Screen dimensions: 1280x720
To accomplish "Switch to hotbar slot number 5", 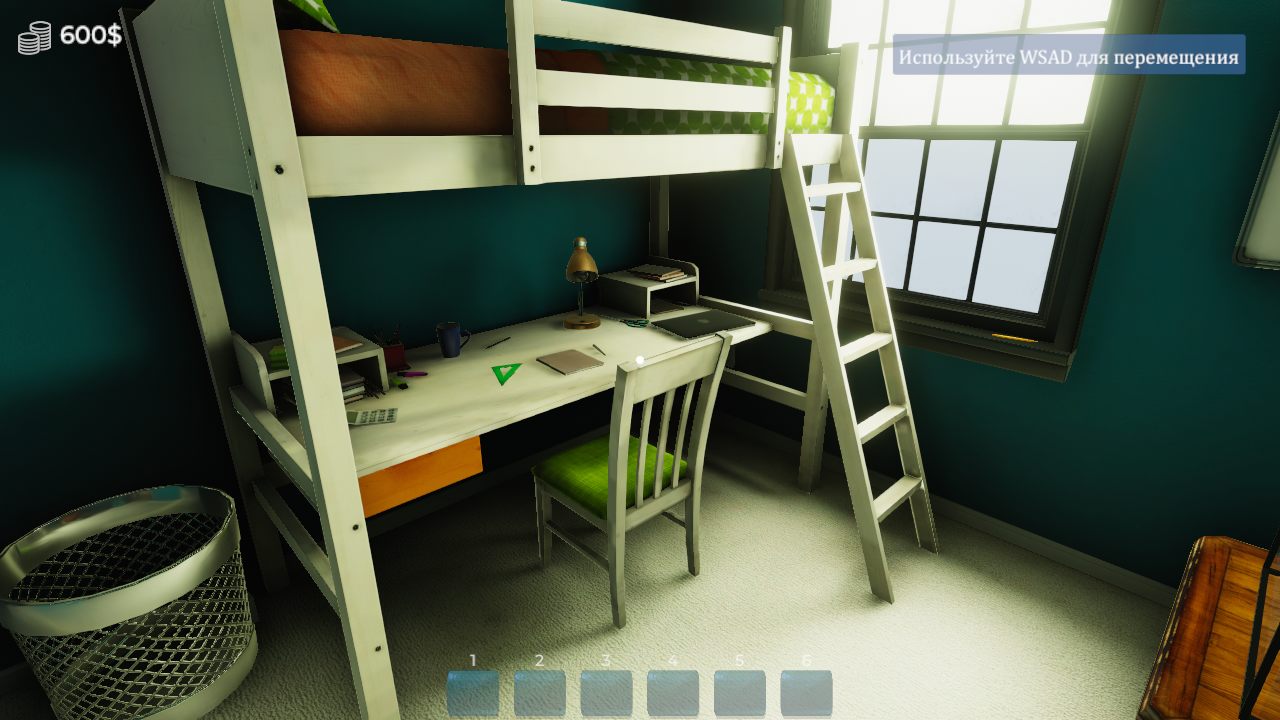I will point(740,693).
